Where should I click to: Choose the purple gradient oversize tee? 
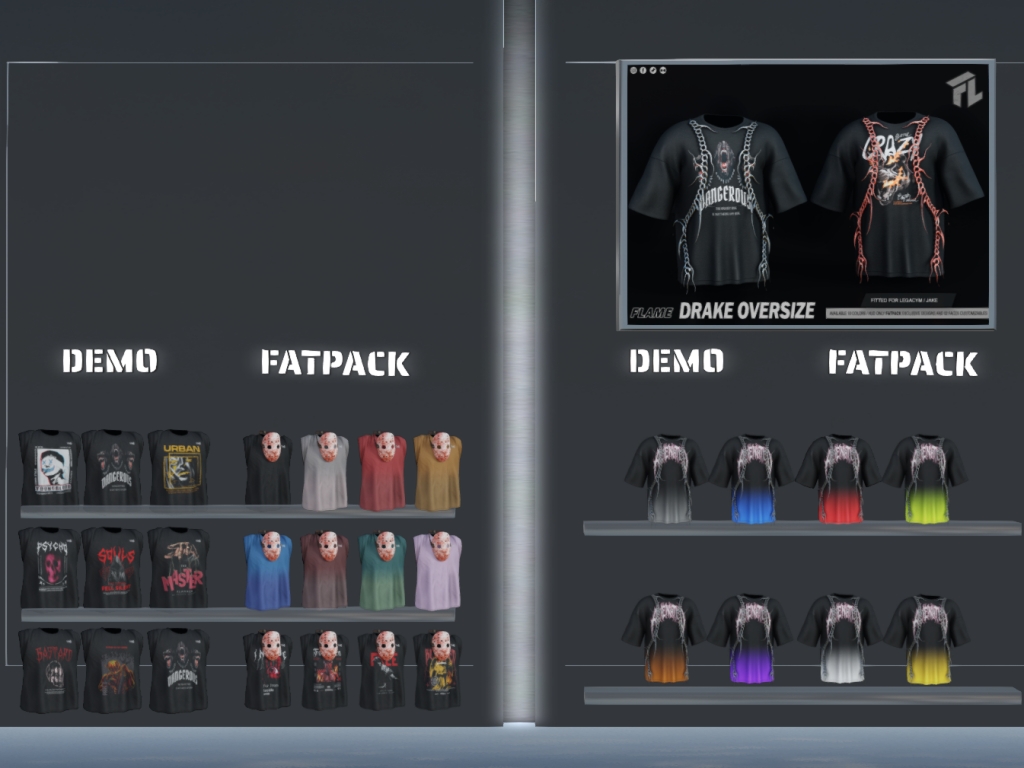click(x=751, y=639)
